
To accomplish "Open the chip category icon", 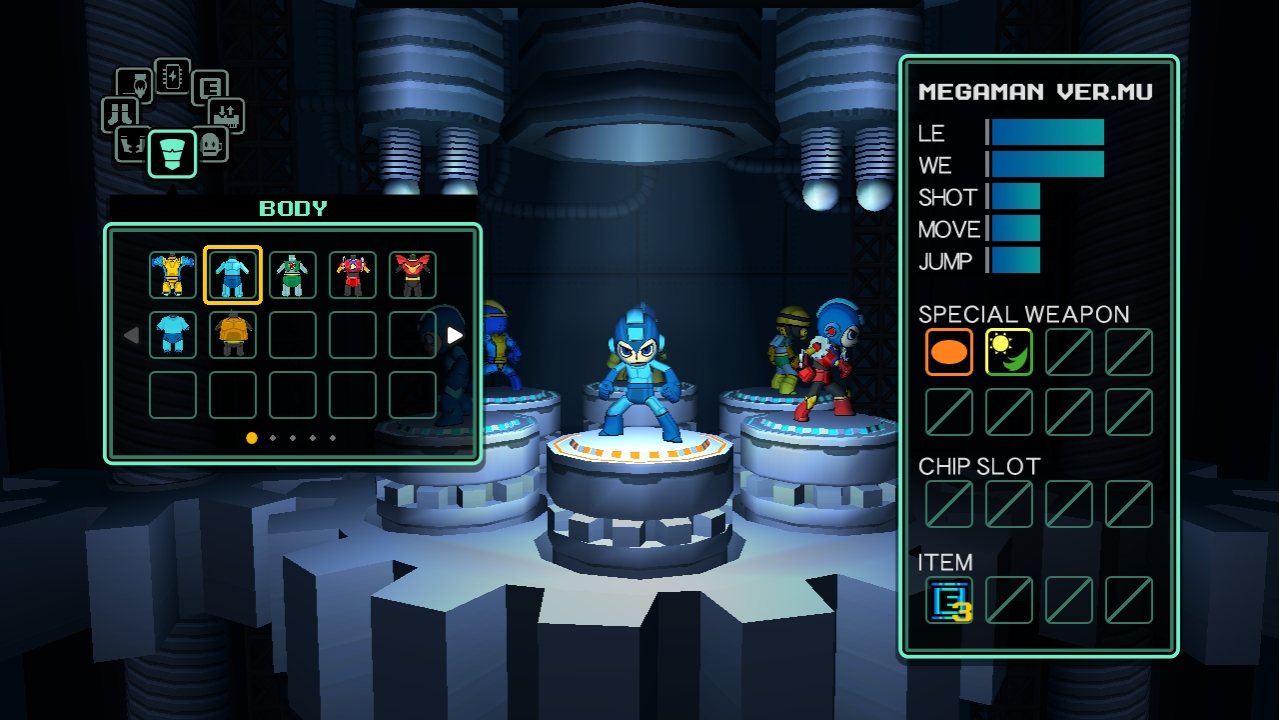I will click(172, 75).
